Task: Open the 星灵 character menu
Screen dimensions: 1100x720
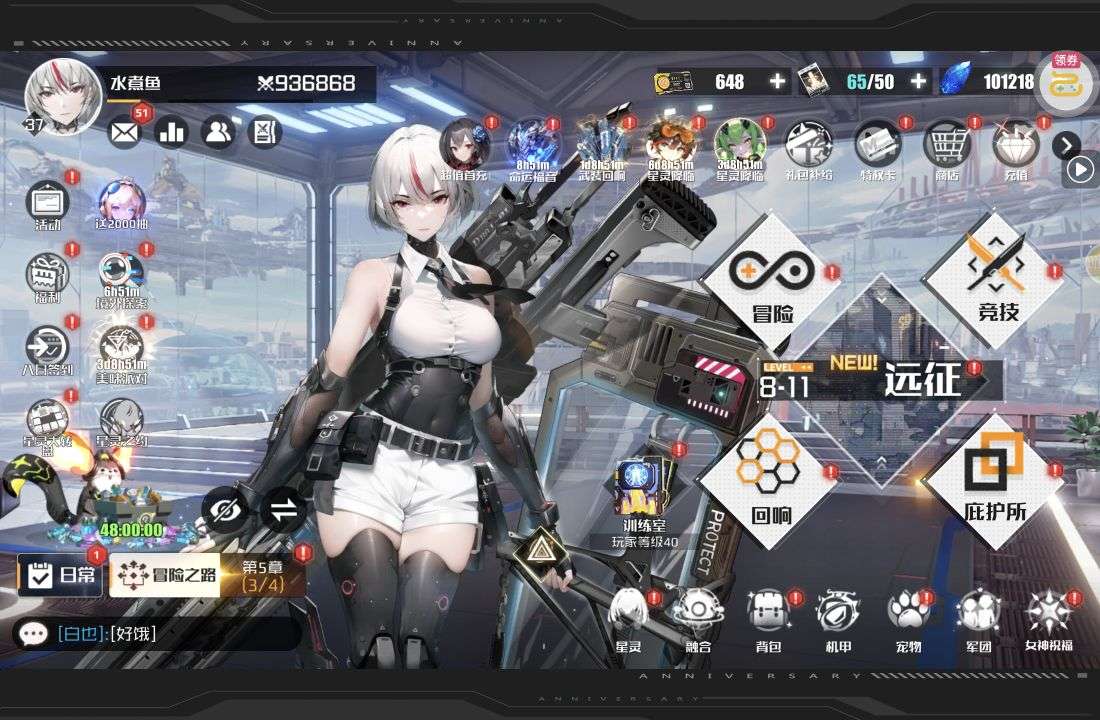Action: [x=628, y=618]
